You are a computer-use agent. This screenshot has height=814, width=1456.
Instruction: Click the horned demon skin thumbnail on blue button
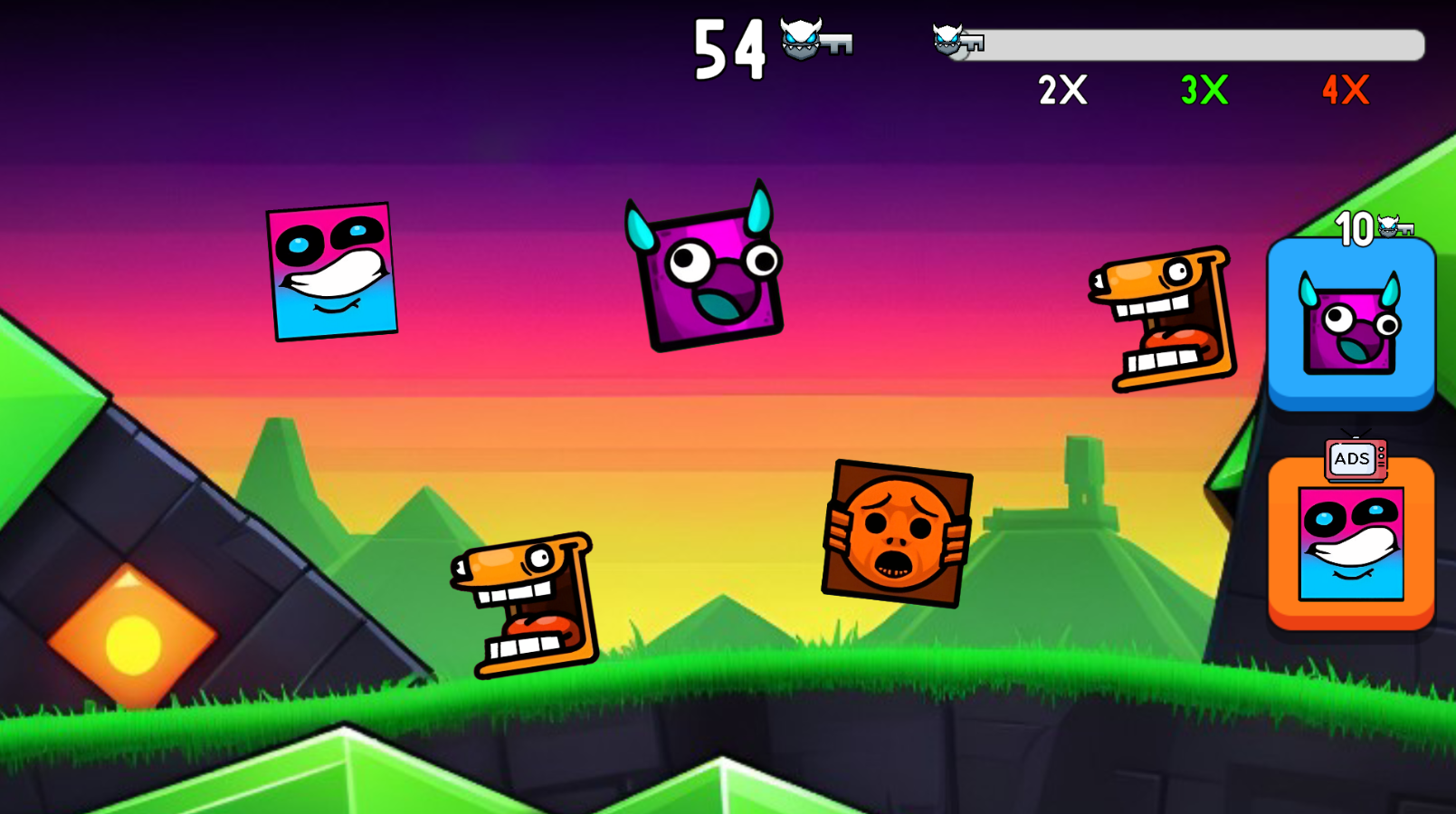(x=1349, y=326)
